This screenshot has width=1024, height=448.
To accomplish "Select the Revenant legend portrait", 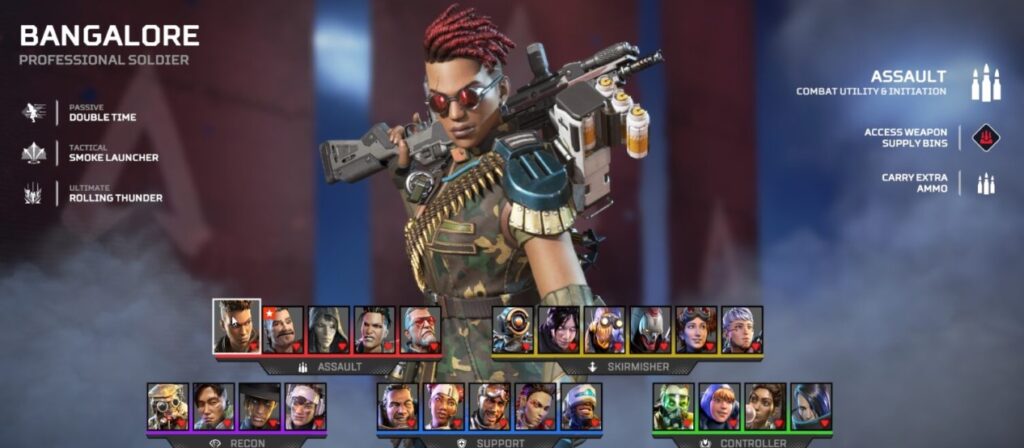I will coord(651,329).
